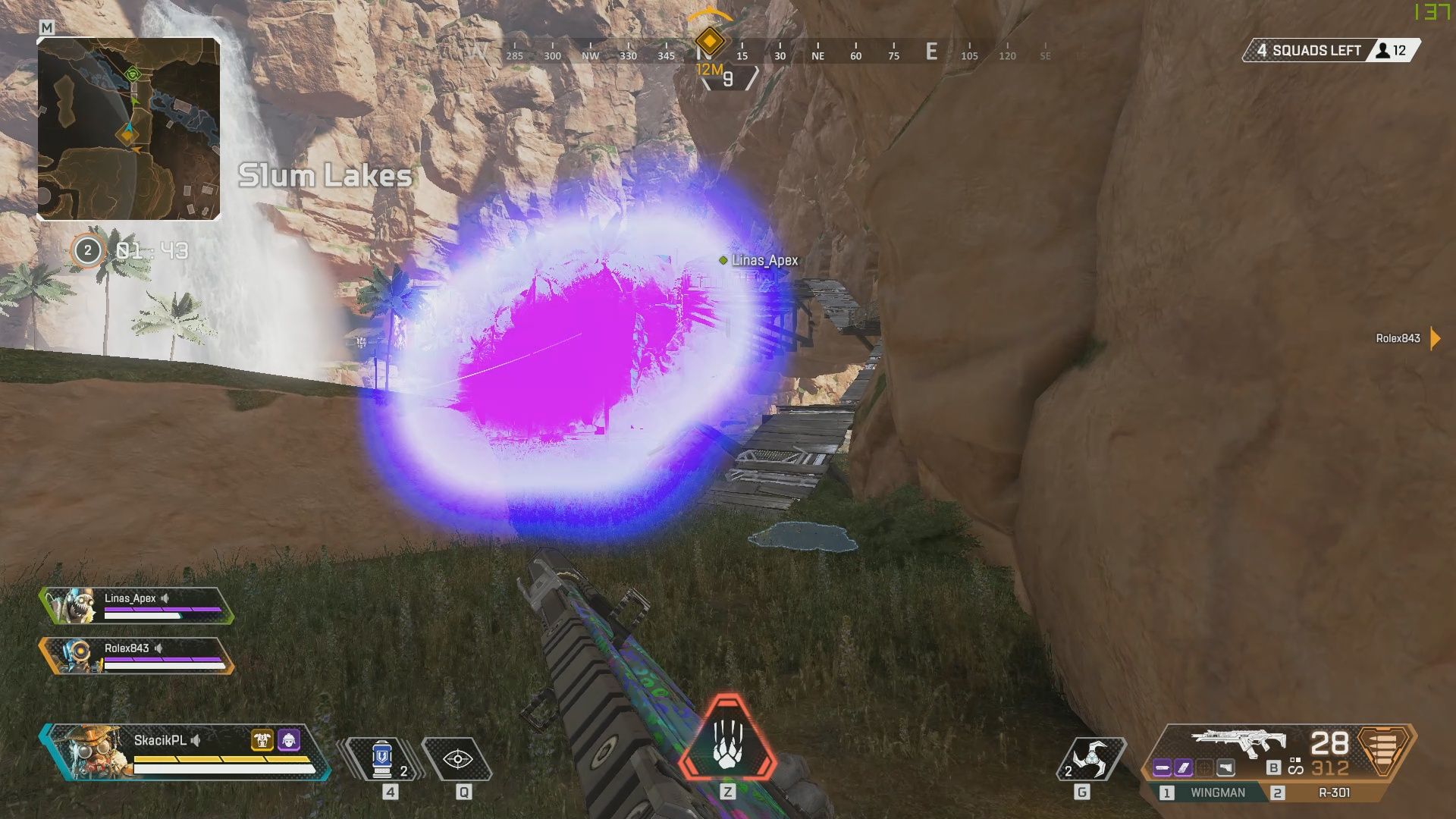Click the empty optic attachment slot
Viewport: 1456px width, 819px height.
click(x=1204, y=767)
